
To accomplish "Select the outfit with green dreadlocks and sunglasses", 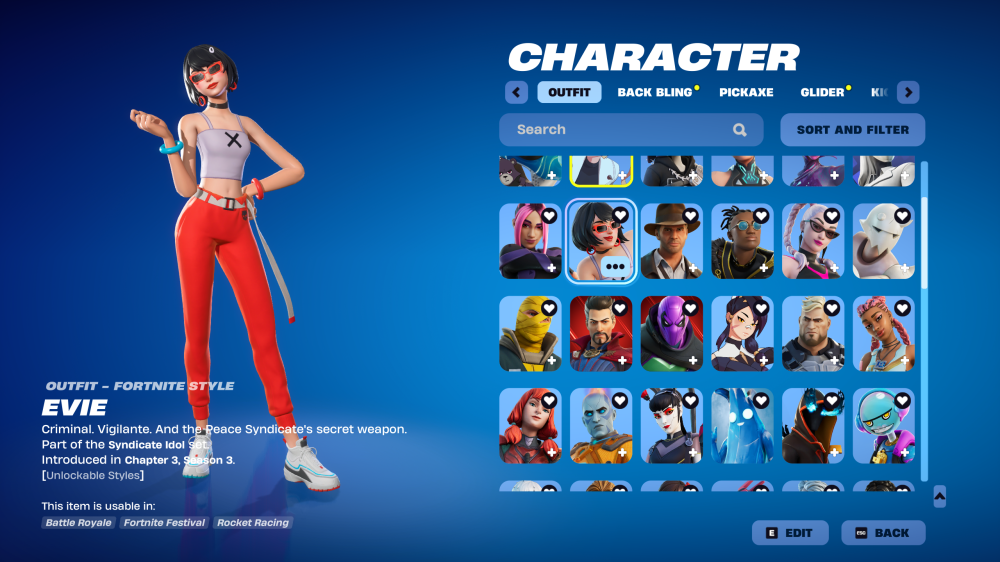I will 743,241.
